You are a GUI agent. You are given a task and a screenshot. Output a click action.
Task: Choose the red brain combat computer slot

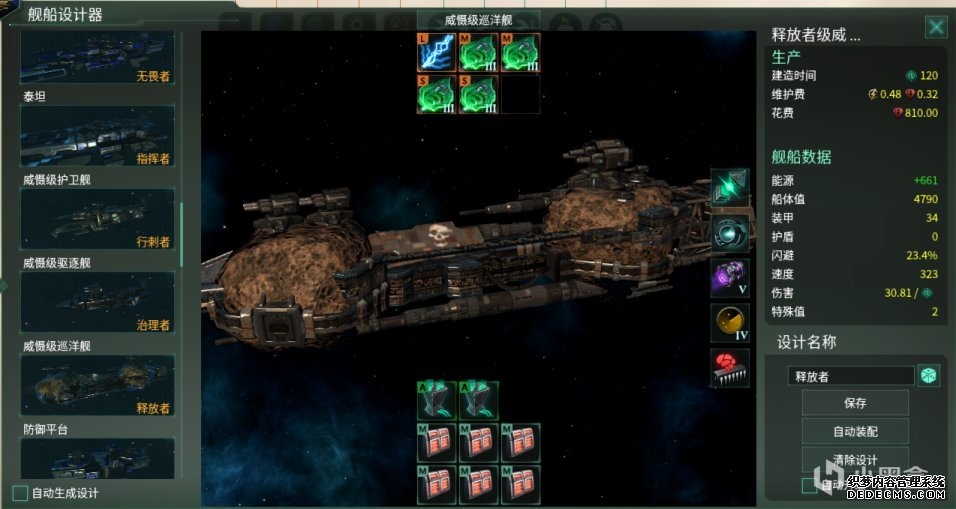[730, 367]
